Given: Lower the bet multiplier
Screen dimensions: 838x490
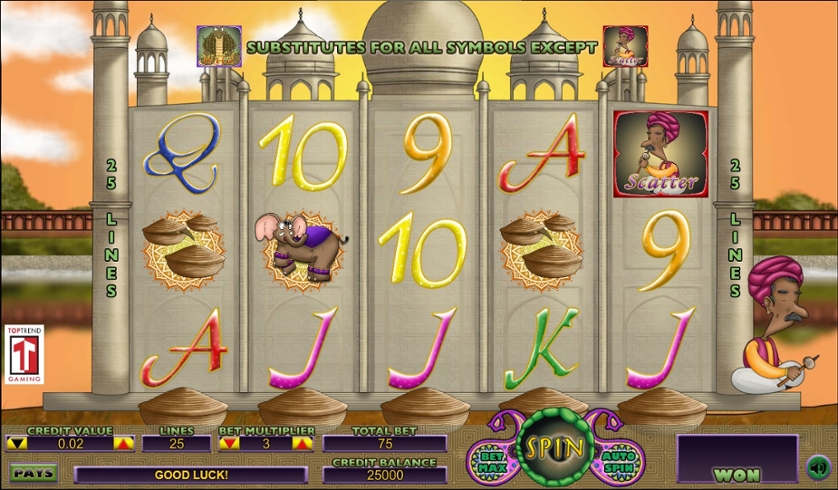Looking at the screenshot, I should 229,443.
